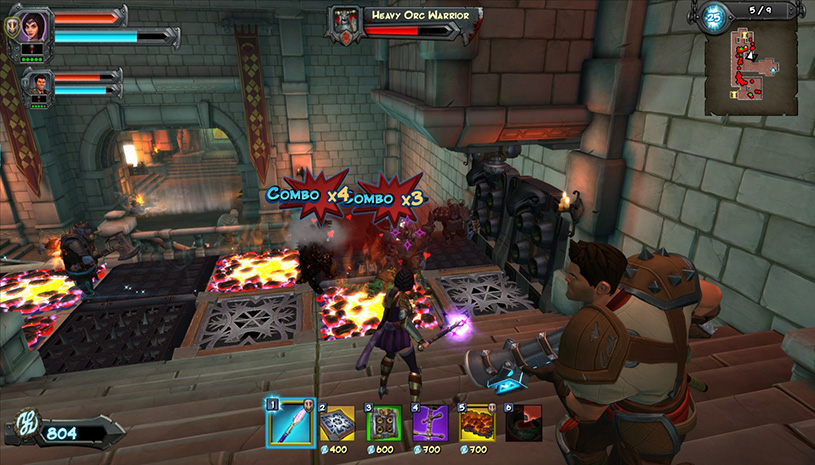Select the lava brimstone floor trap
Image resolution: width=815 pixels, height=465 pixels.
(477, 424)
